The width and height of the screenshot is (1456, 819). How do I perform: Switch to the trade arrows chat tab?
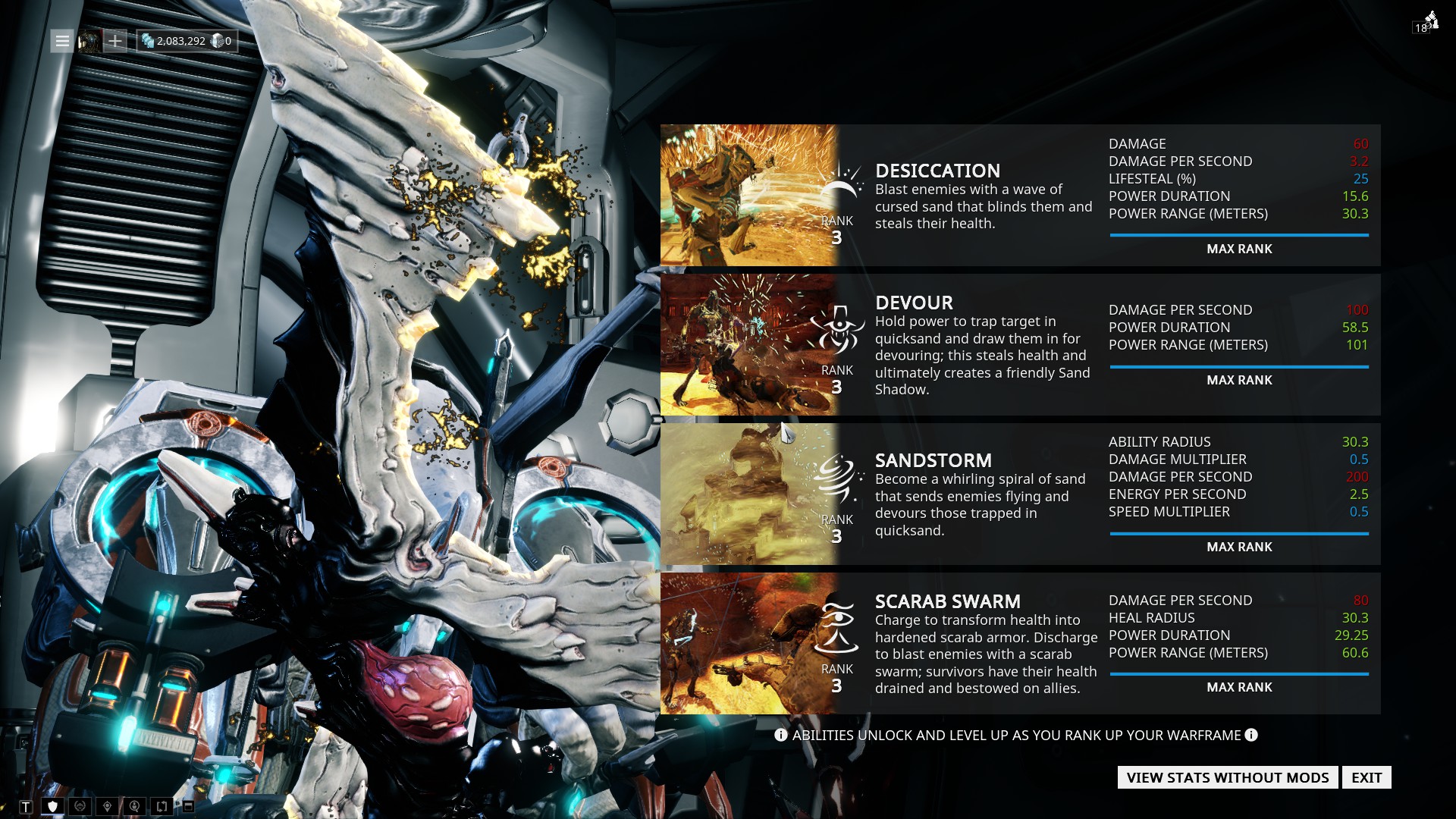point(162,807)
